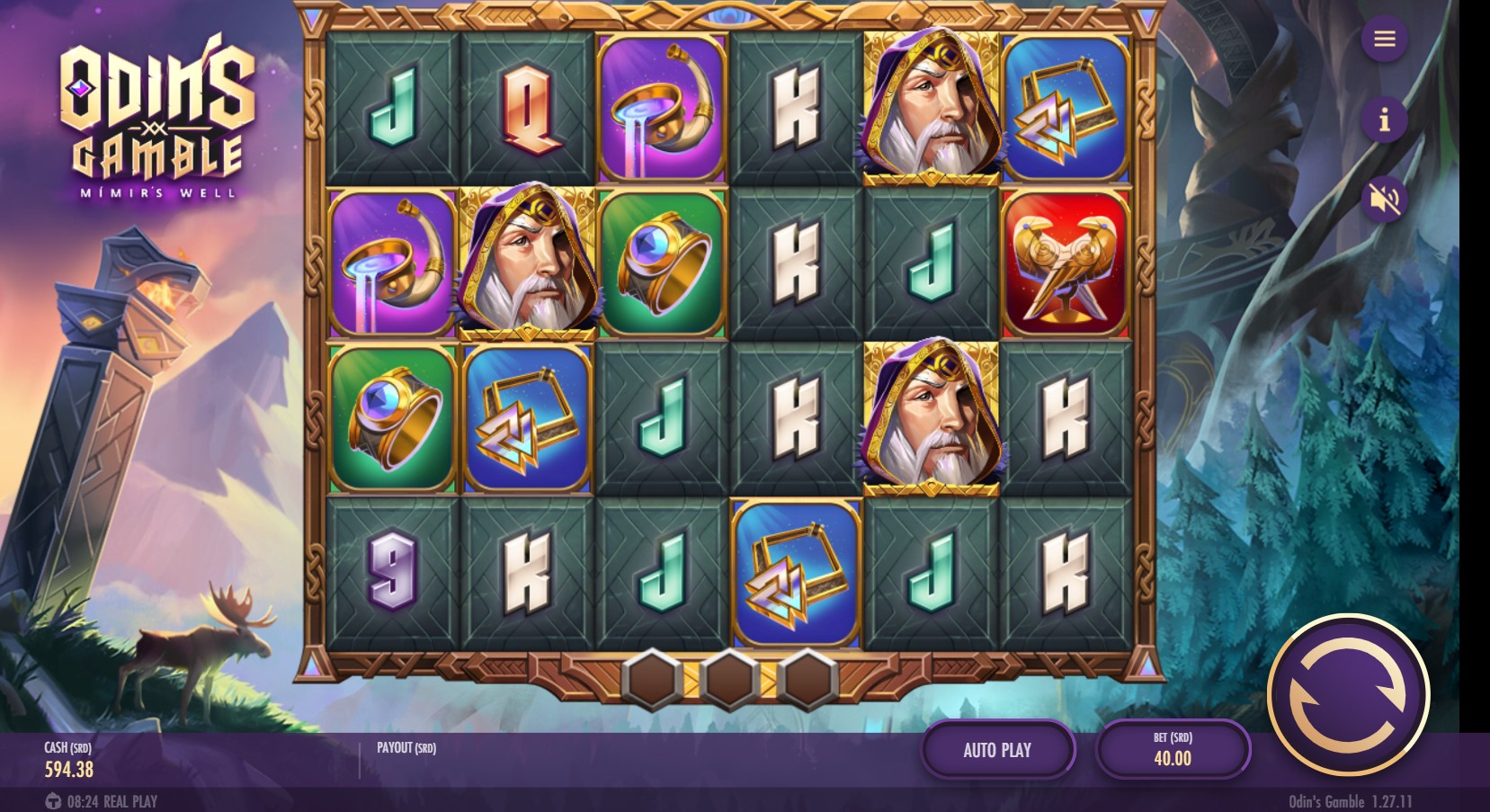The height and width of the screenshot is (812, 1490).
Task: Open the BET (SRD) amount selector
Action: tap(1172, 749)
